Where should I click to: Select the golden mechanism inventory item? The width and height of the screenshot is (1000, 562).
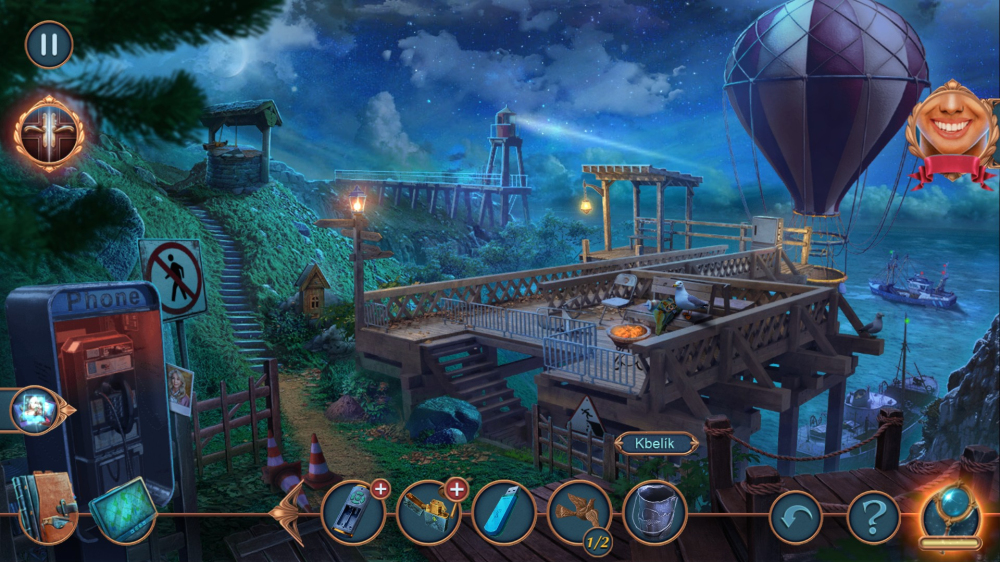[x=428, y=513]
